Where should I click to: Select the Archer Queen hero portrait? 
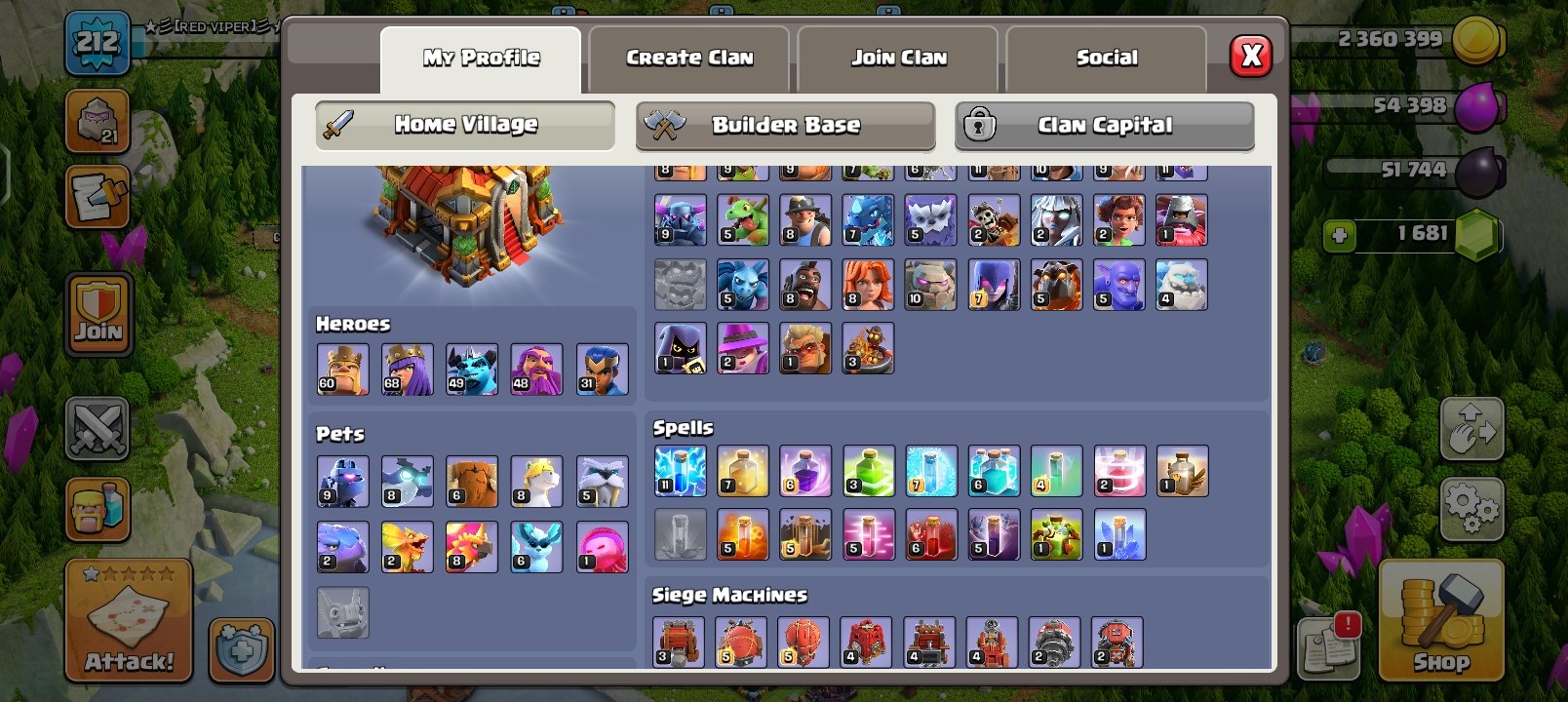tap(409, 369)
